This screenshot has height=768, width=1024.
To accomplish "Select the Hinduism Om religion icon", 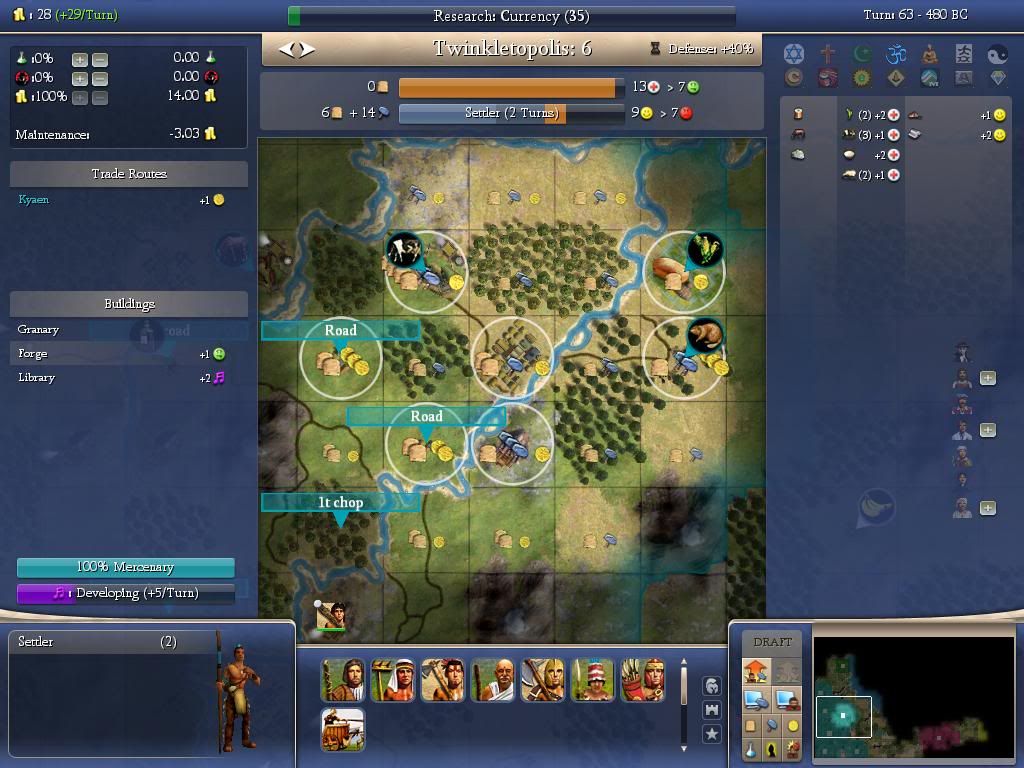I will click(896, 53).
